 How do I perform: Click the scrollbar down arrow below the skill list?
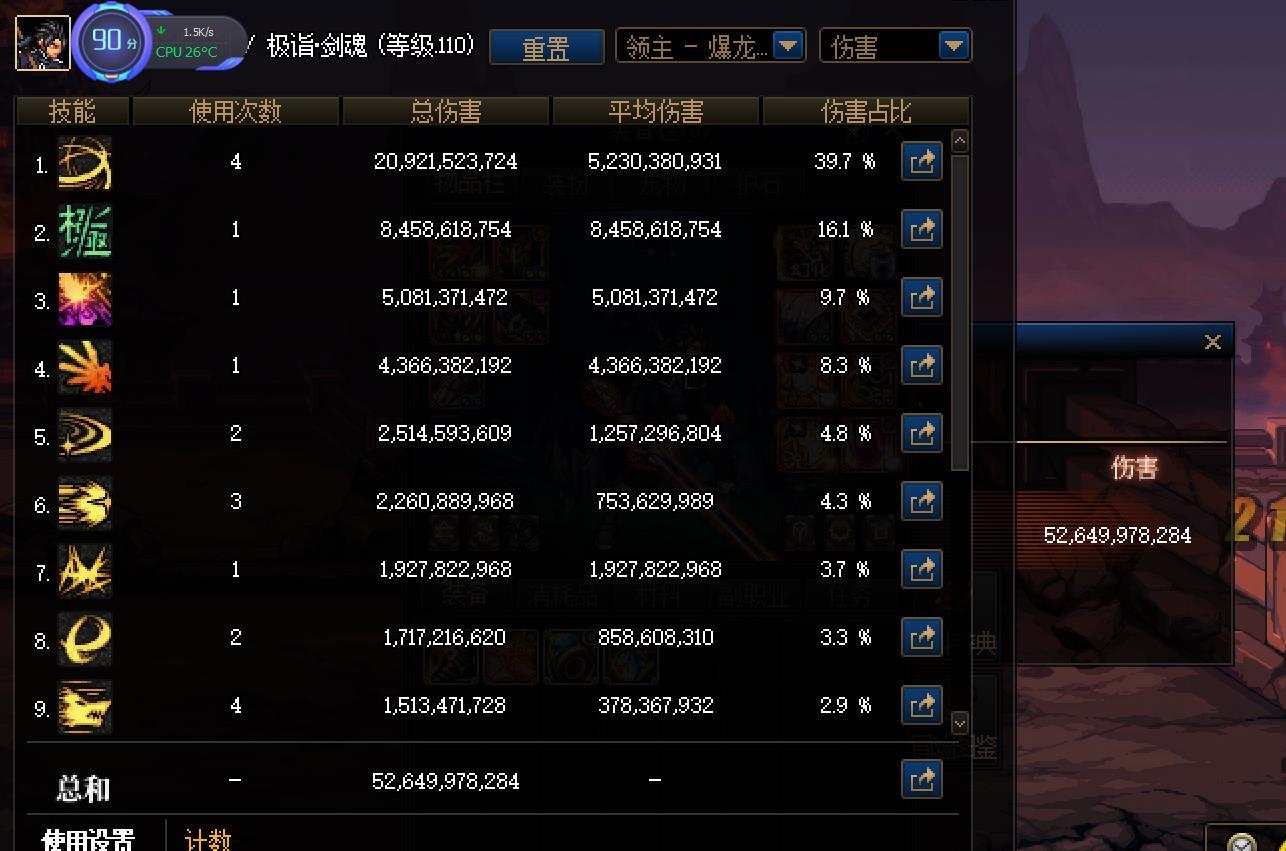pyautogui.click(x=959, y=722)
